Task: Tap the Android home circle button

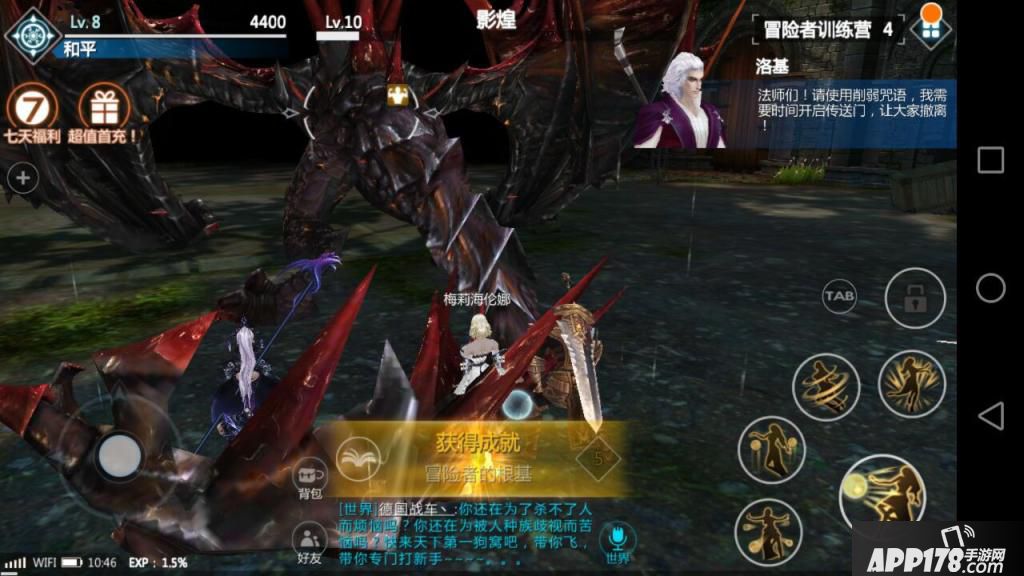Action: click(x=990, y=288)
